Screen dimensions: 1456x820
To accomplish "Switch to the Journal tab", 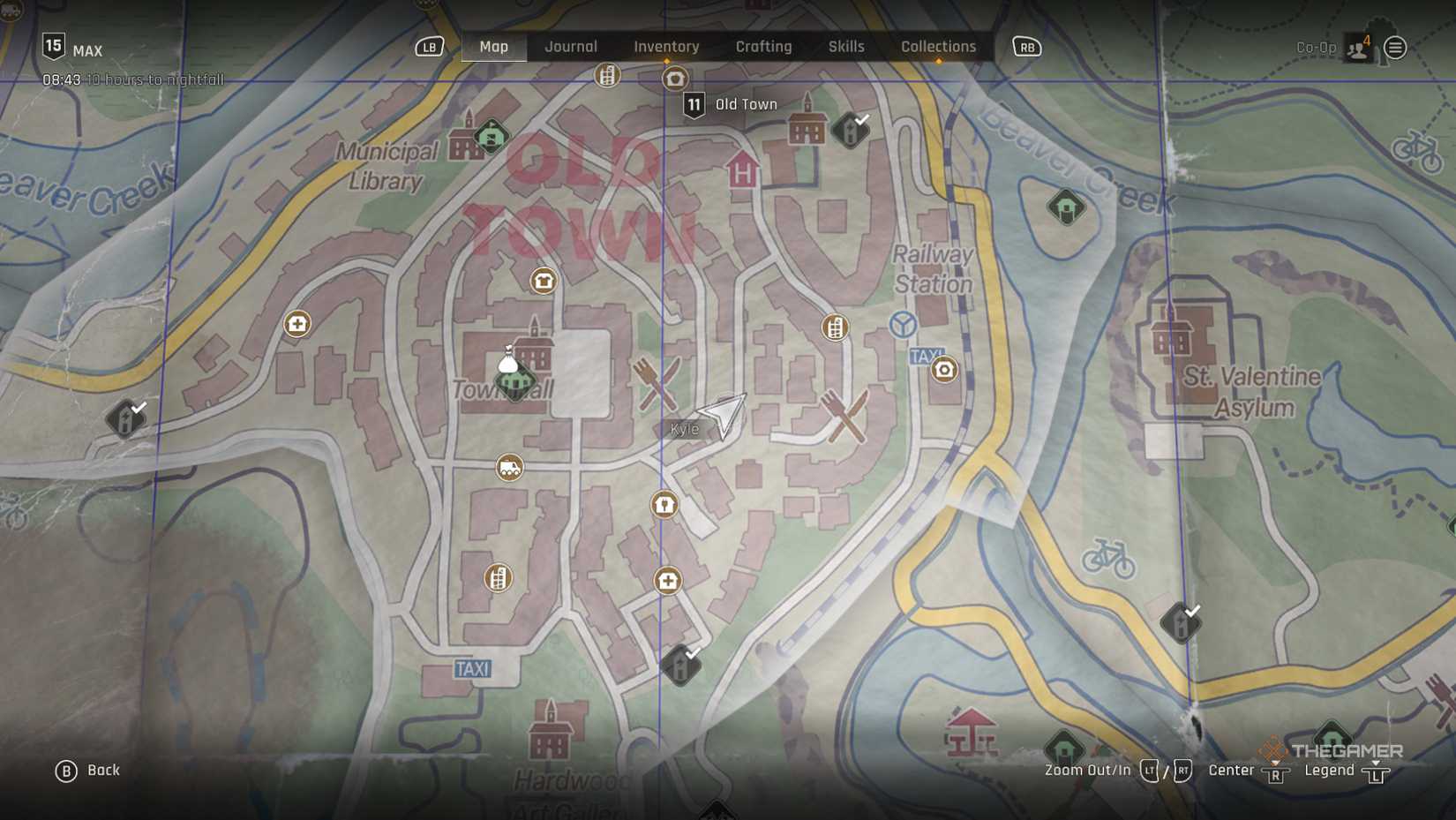I will 571,47.
